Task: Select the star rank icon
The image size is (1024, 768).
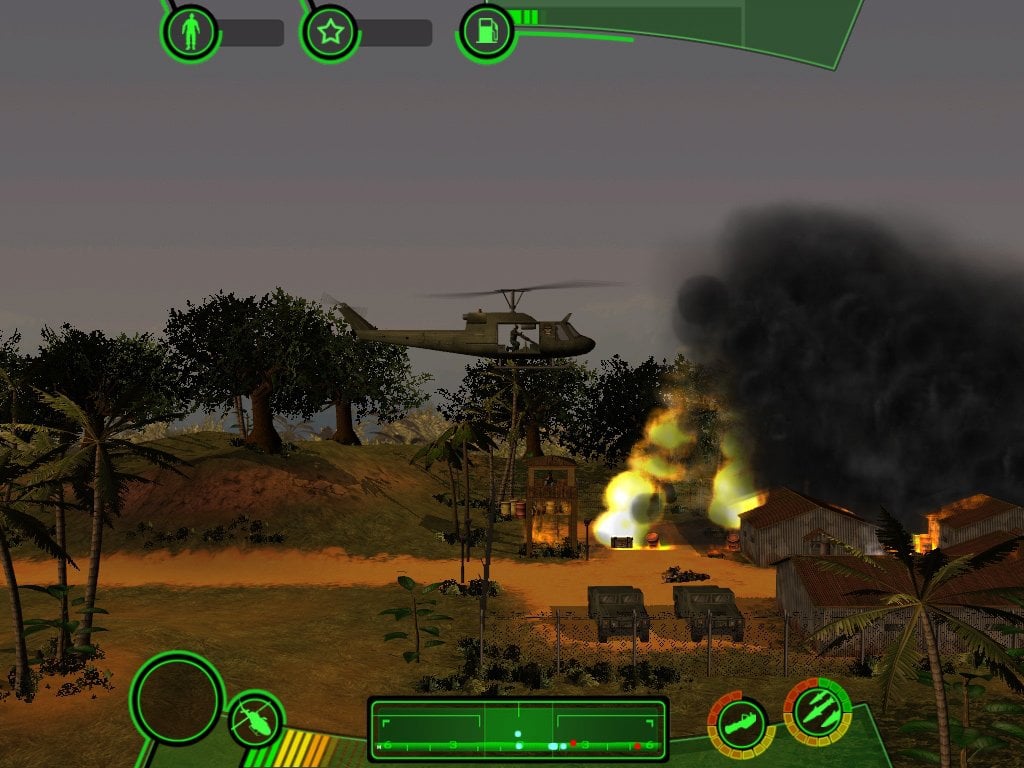Action: [x=329, y=33]
